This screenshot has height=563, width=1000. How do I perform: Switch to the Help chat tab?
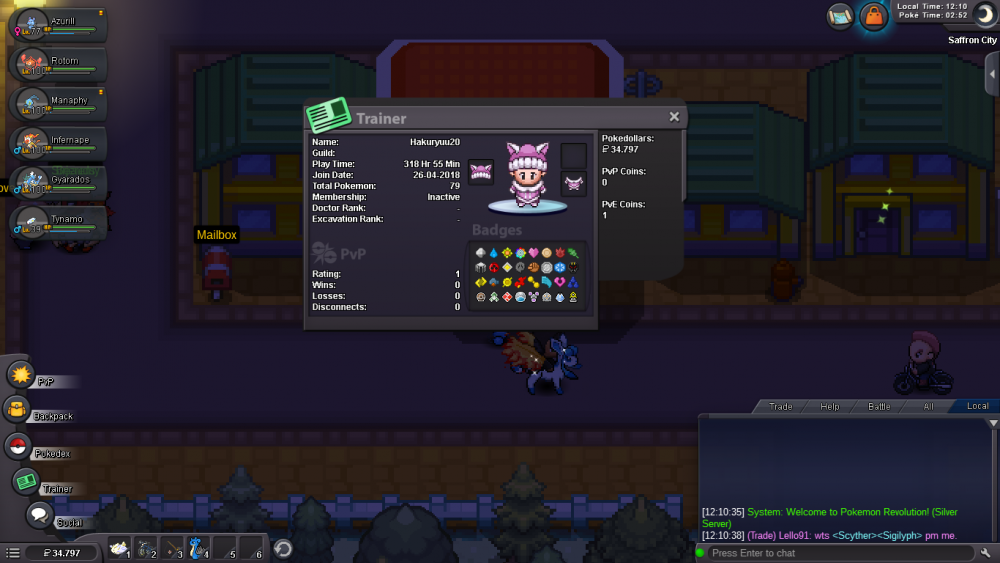pyautogui.click(x=829, y=406)
